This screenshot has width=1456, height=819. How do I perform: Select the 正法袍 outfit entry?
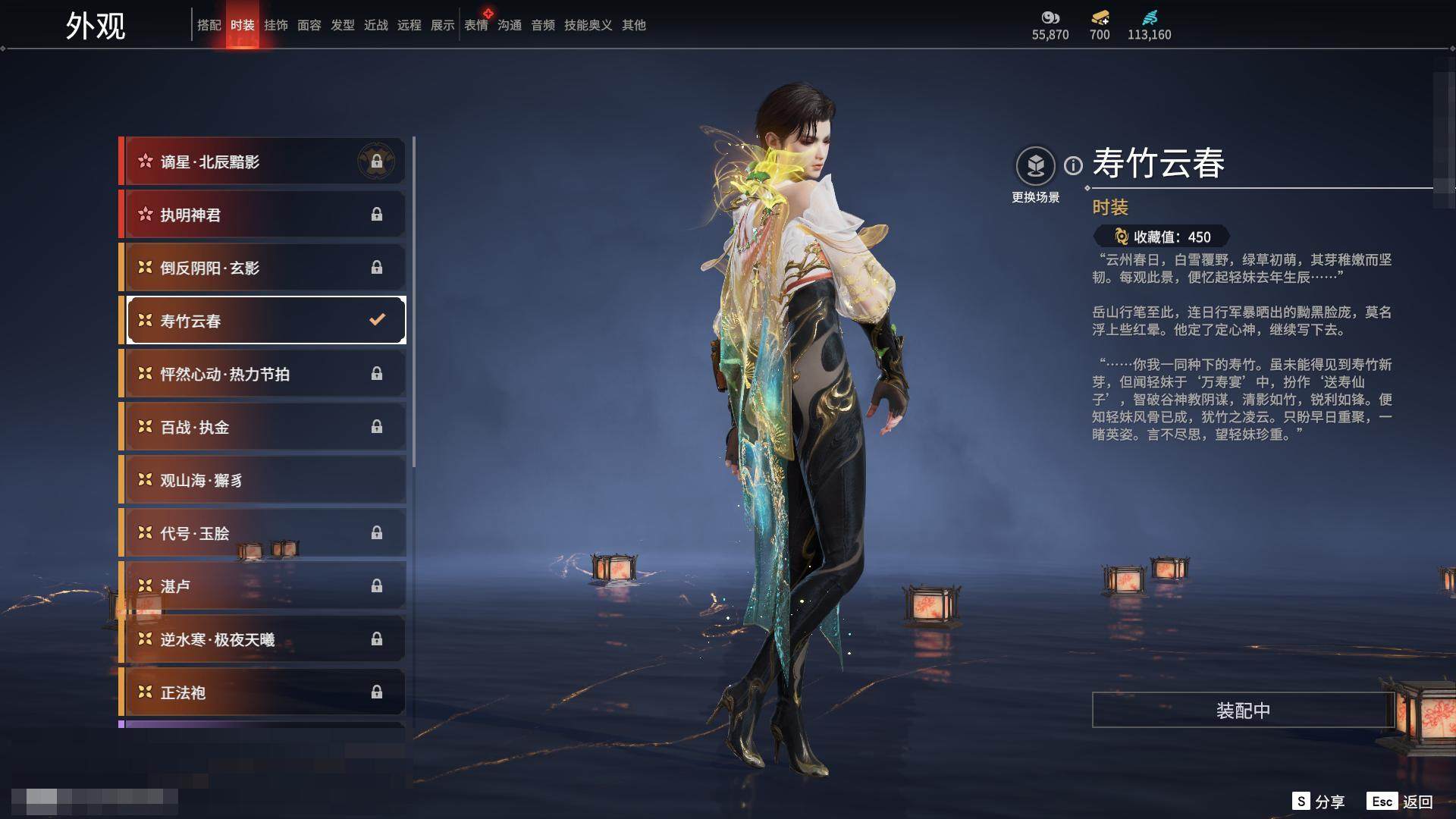coord(263,692)
